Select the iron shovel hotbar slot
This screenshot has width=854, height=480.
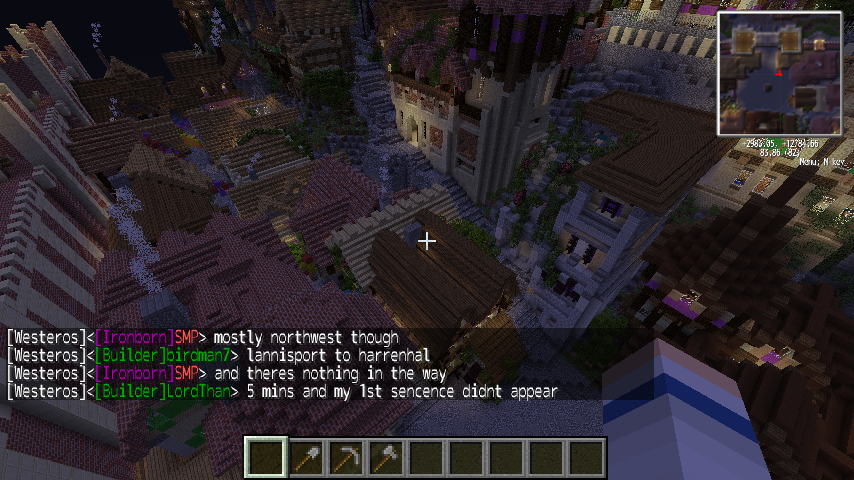pos(306,458)
